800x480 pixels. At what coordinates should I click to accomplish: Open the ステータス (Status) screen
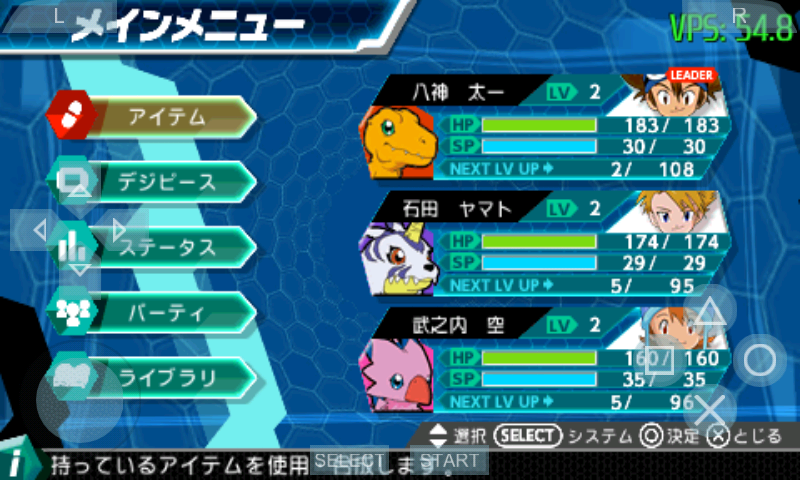coord(165,247)
